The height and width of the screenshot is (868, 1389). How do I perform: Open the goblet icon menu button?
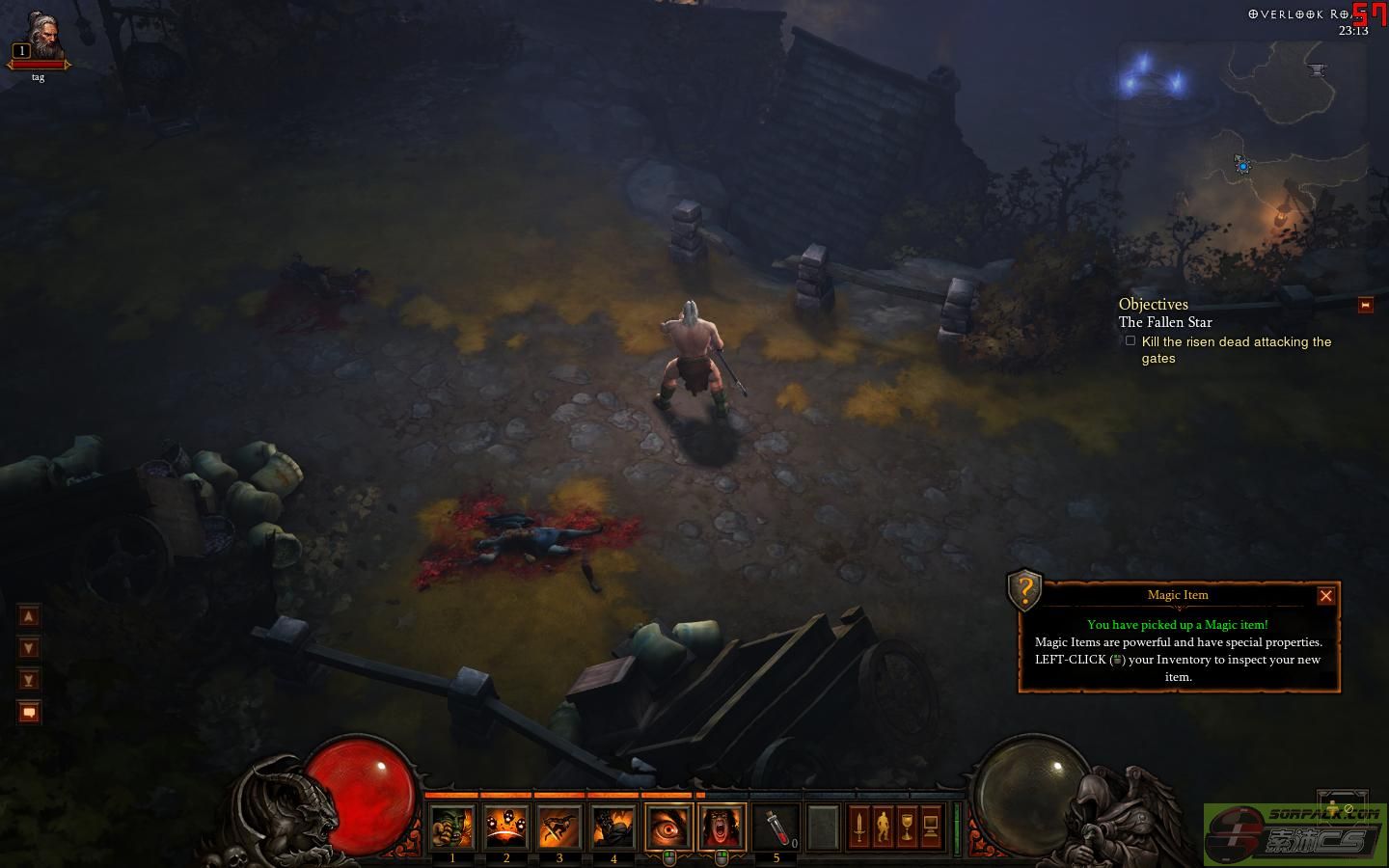click(907, 827)
